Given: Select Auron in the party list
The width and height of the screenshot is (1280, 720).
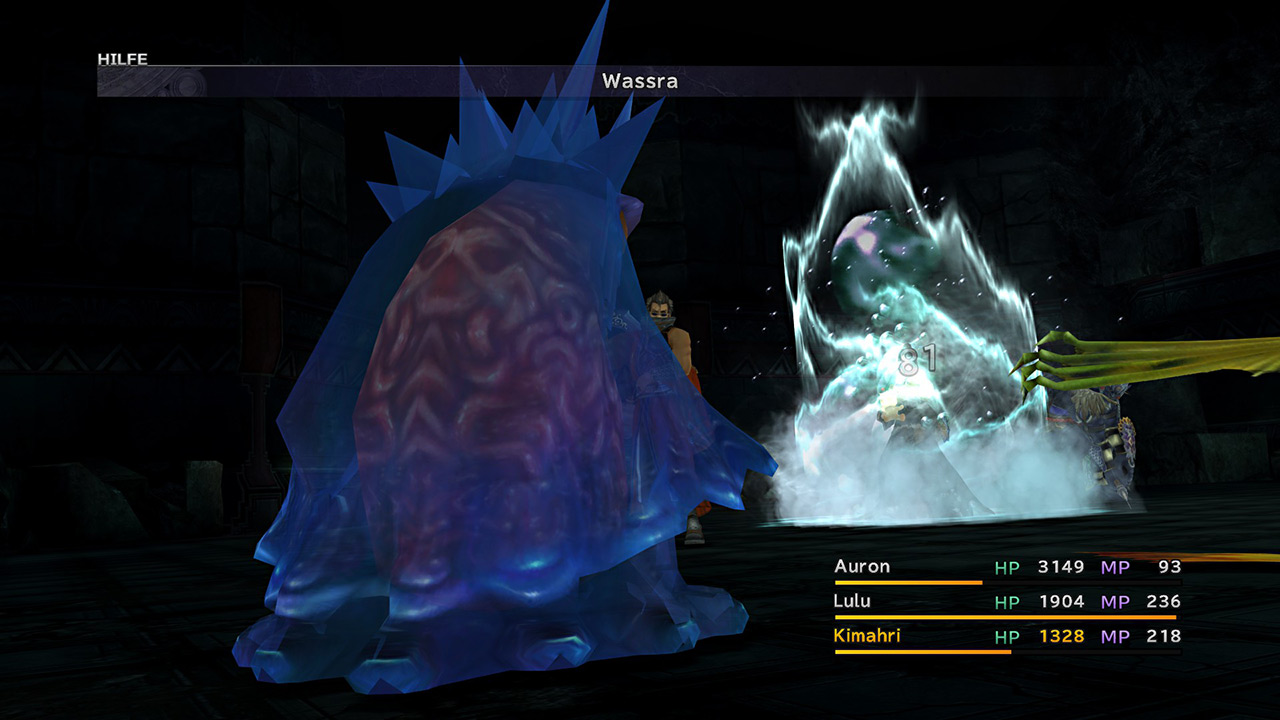Looking at the screenshot, I should tap(862, 567).
